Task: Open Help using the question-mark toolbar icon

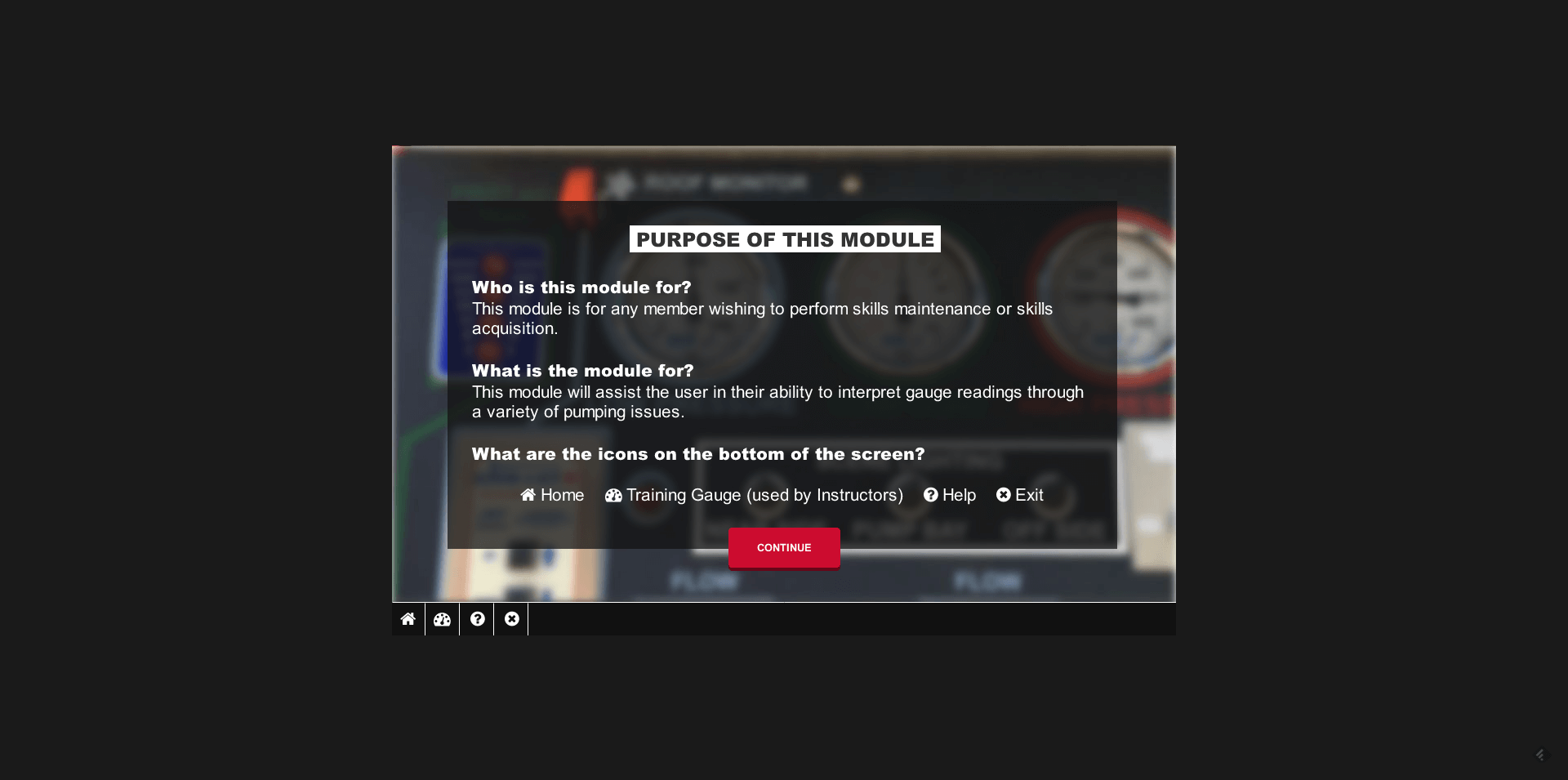Action: [x=477, y=619]
